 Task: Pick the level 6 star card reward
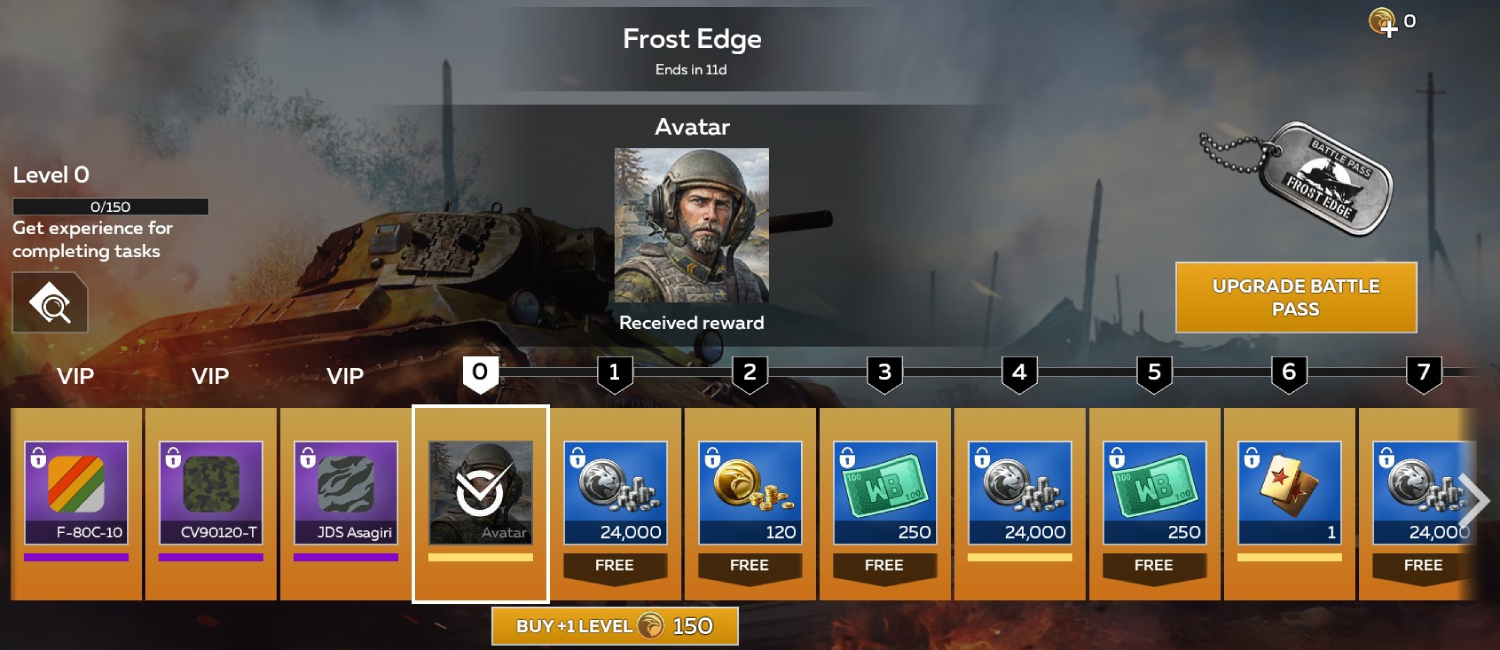[x=1289, y=493]
